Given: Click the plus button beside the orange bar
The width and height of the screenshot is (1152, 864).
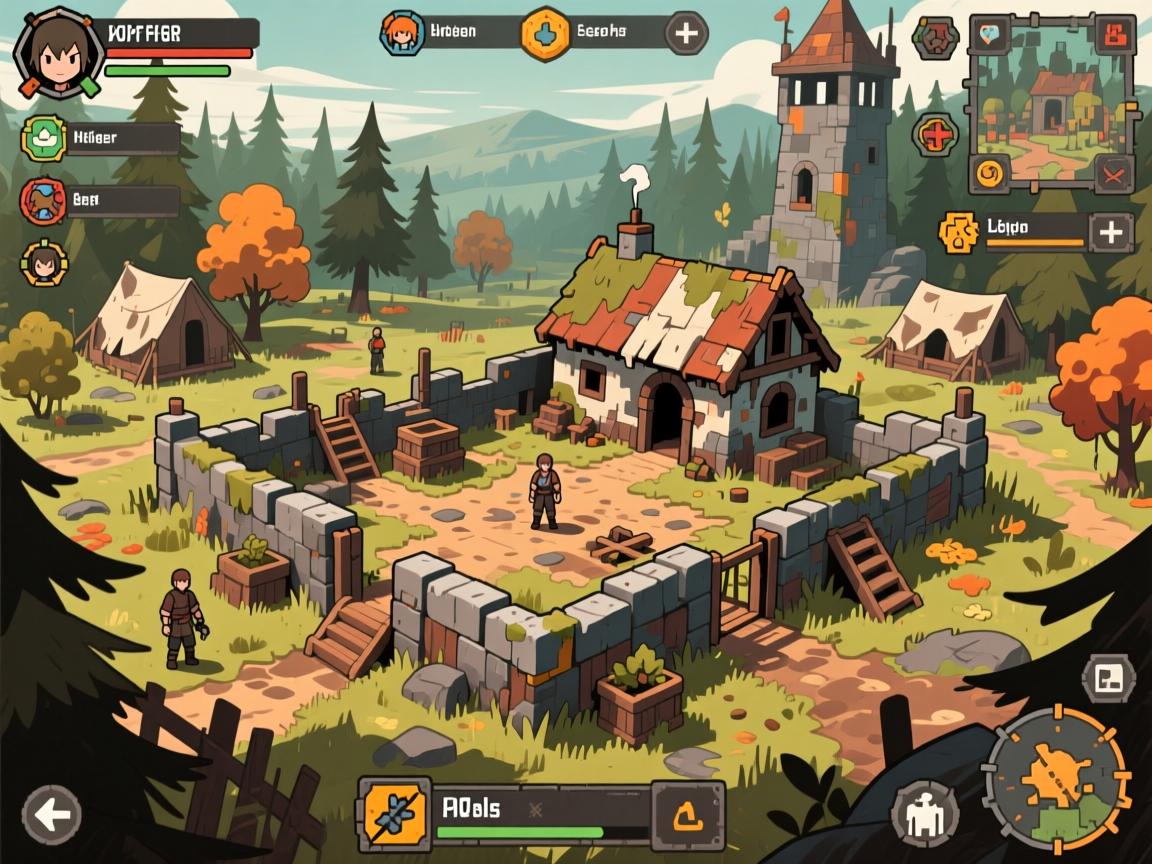Looking at the screenshot, I should pos(1111,233).
